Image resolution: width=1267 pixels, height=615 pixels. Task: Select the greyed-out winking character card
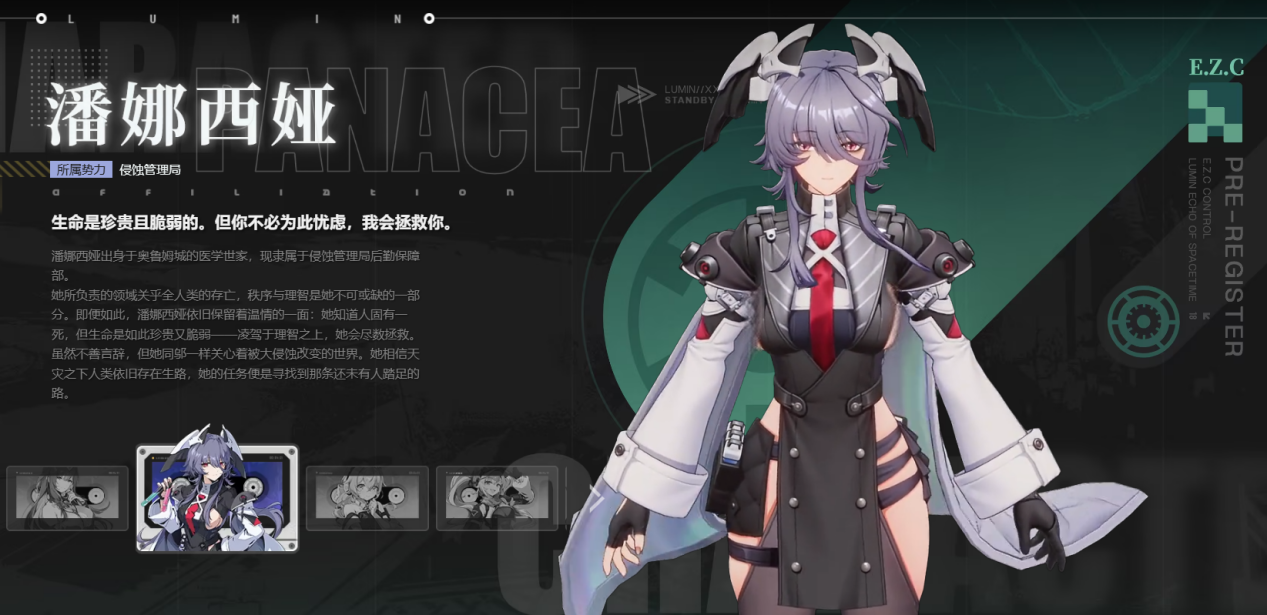coord(497,497)
